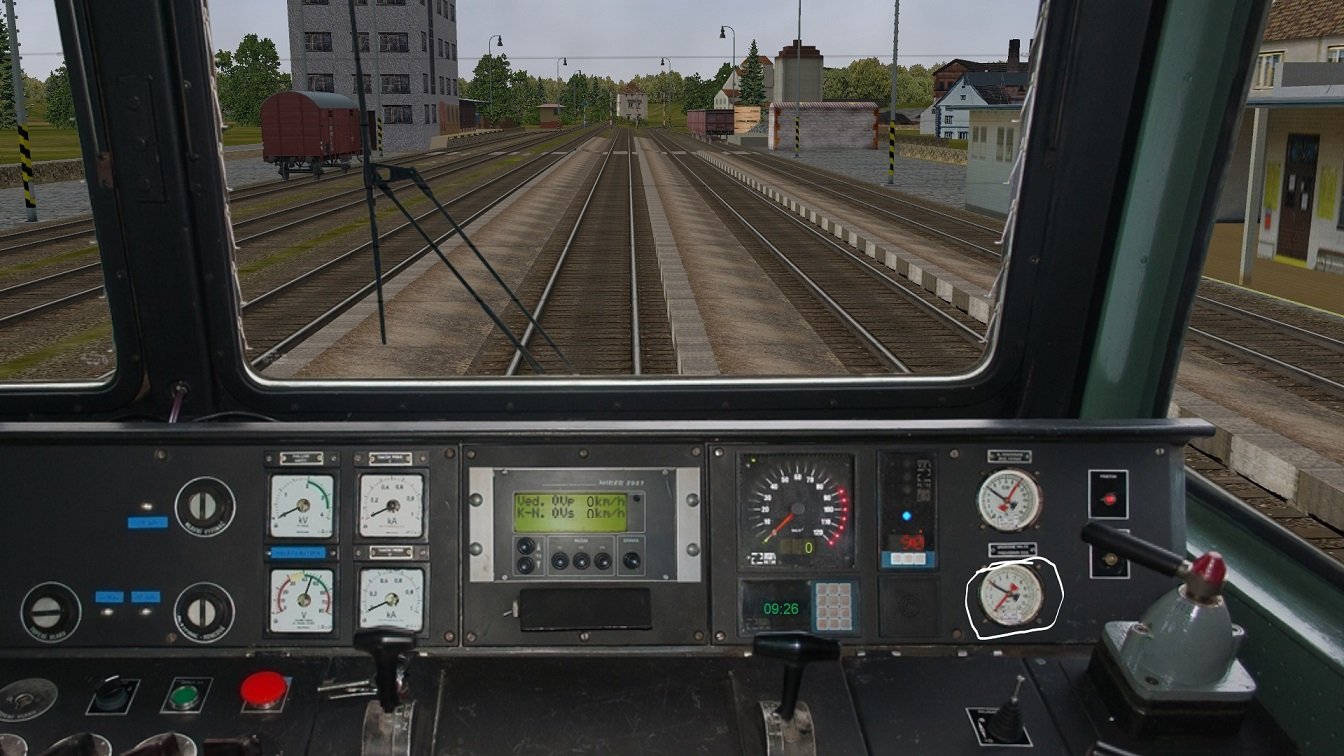Screen dimensions: 1344x756
Task: Turn the black selector knob beside the green button
Action: 112,693
